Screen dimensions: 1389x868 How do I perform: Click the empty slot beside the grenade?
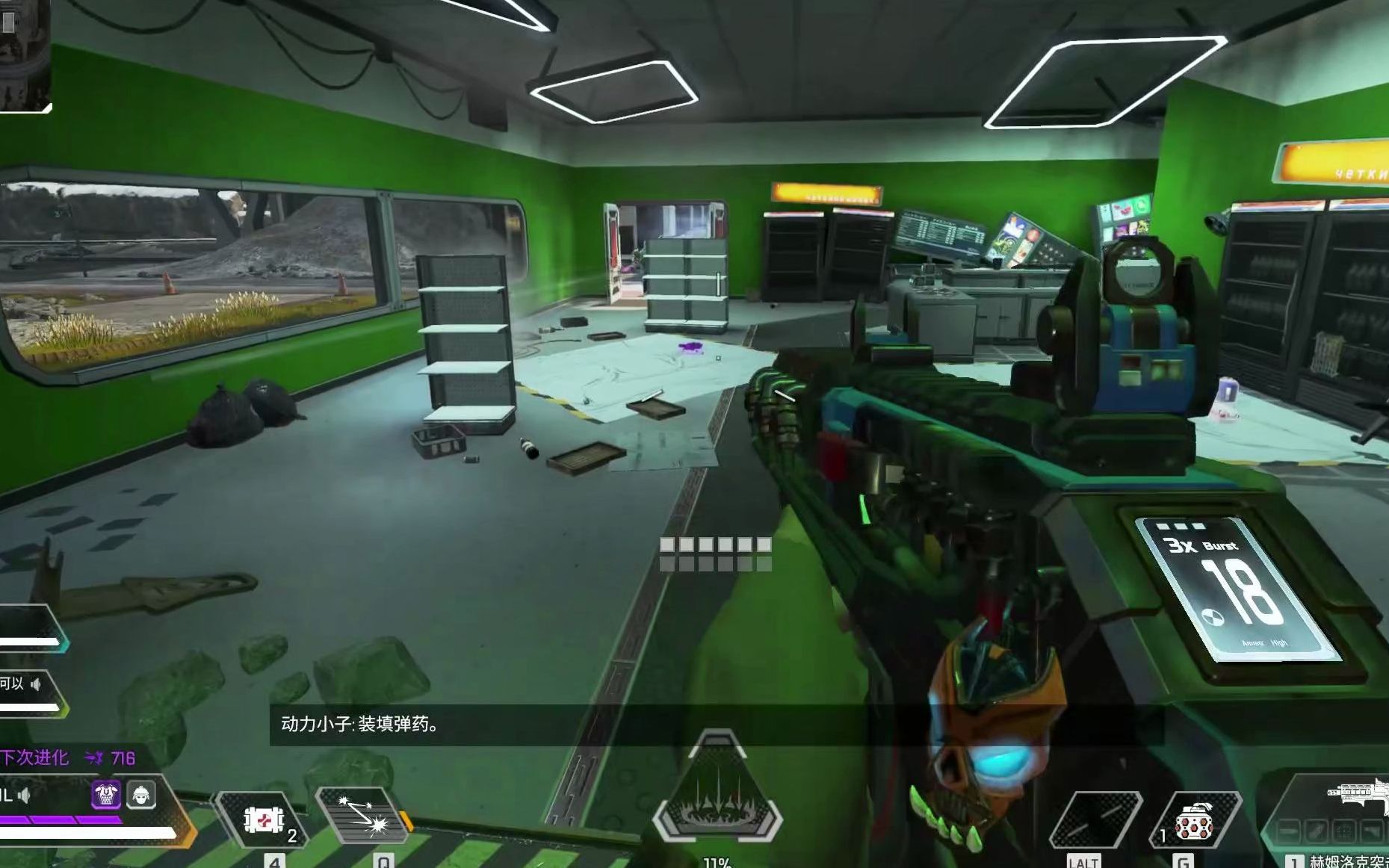[1095, 820]
